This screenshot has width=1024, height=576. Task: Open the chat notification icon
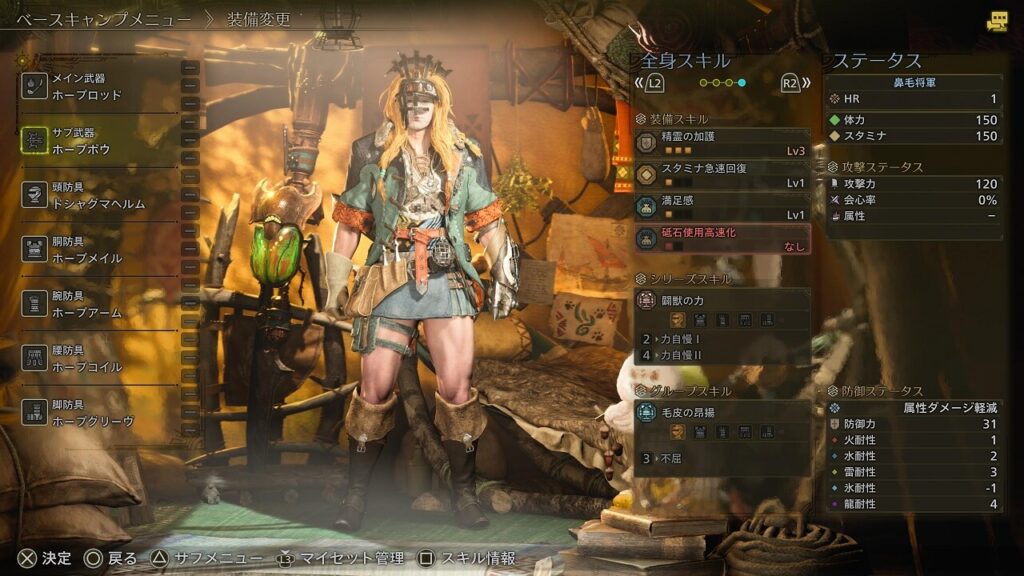pos(996,22)
